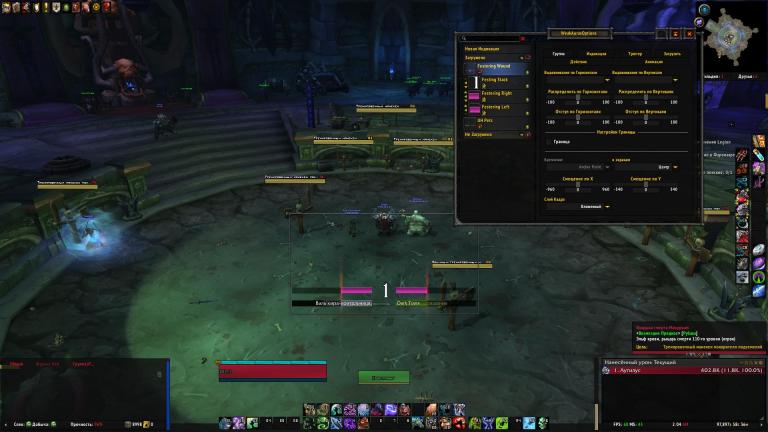Image resolution: width=768 pixels, height=432 pixels.
Task: Adjust the Смещение по Y slider
Action: pos(646,184)
